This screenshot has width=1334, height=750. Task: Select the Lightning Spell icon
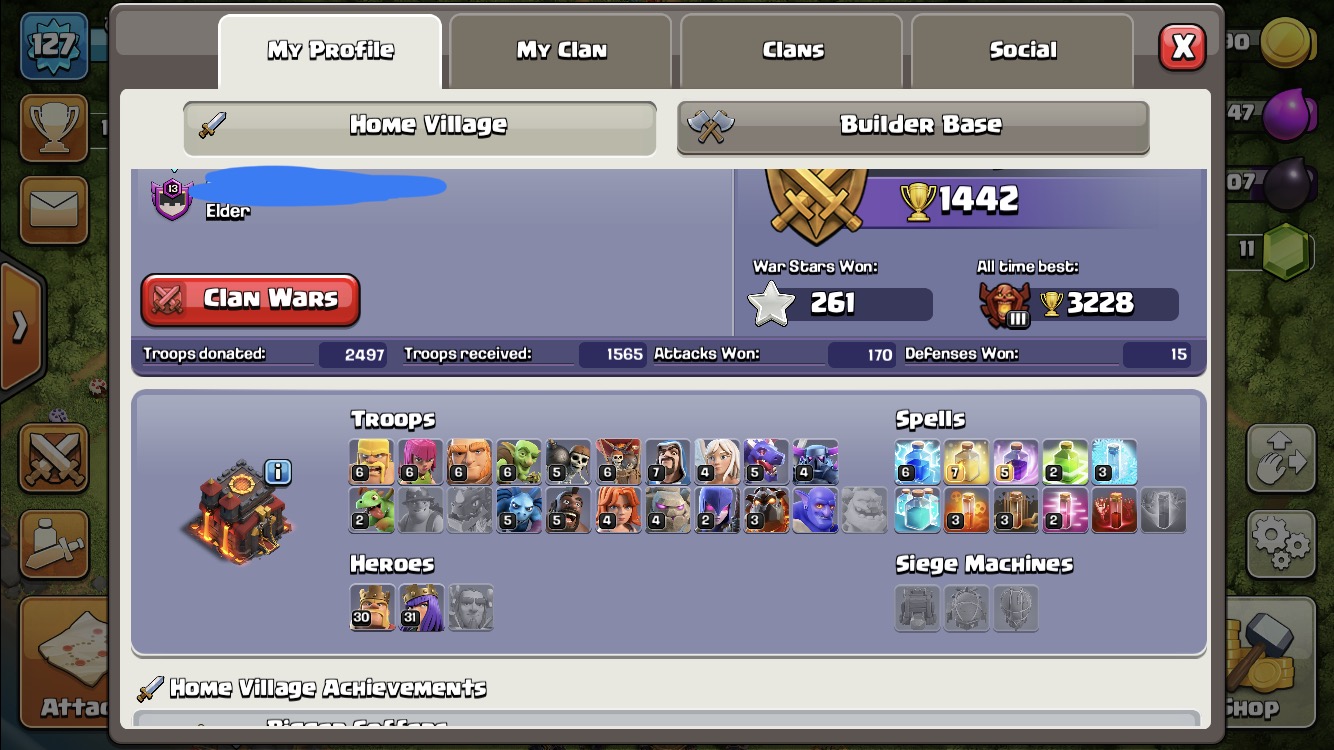(917, 462)
